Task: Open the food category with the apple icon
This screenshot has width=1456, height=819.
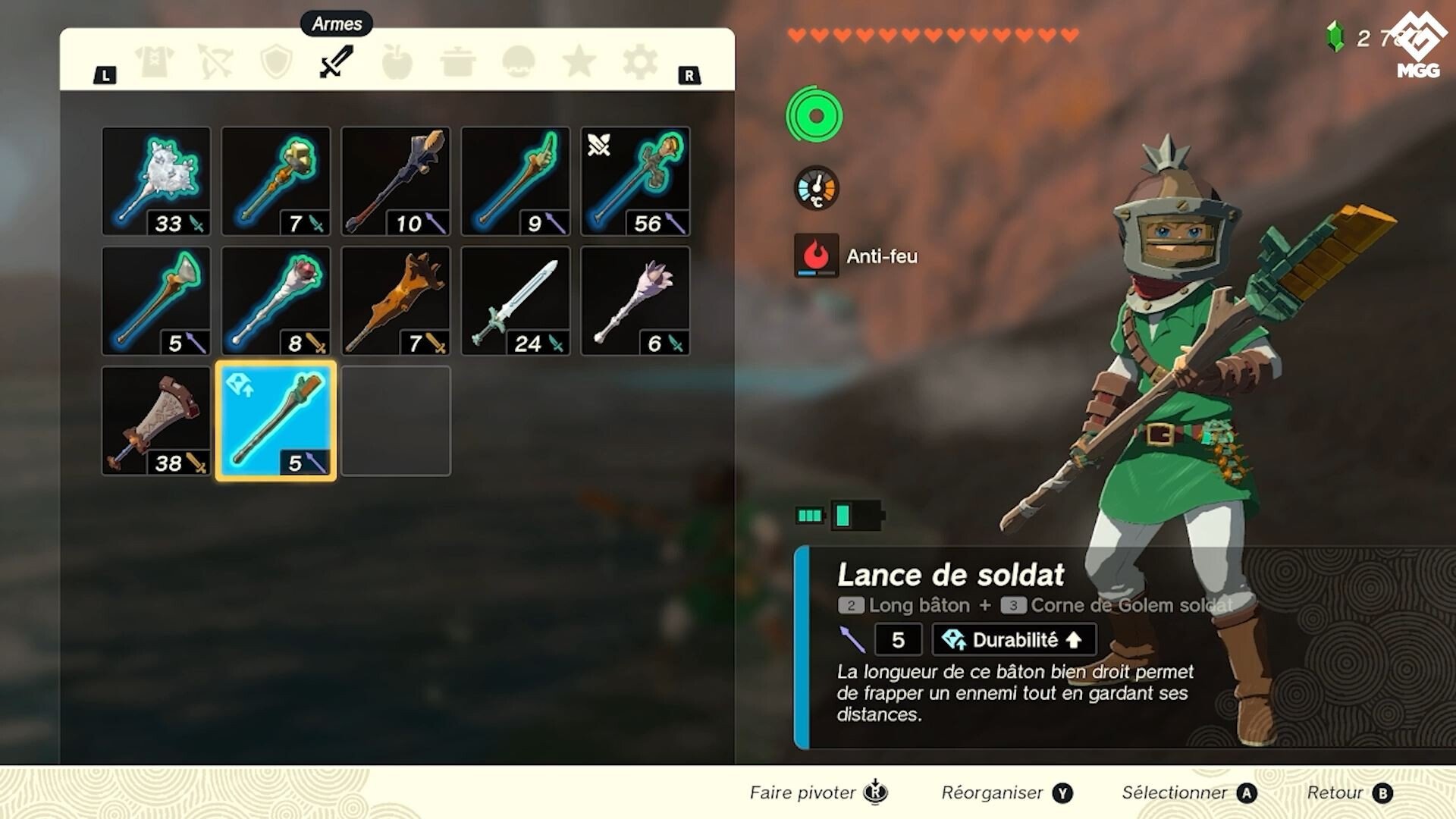Action: [396, 61]
